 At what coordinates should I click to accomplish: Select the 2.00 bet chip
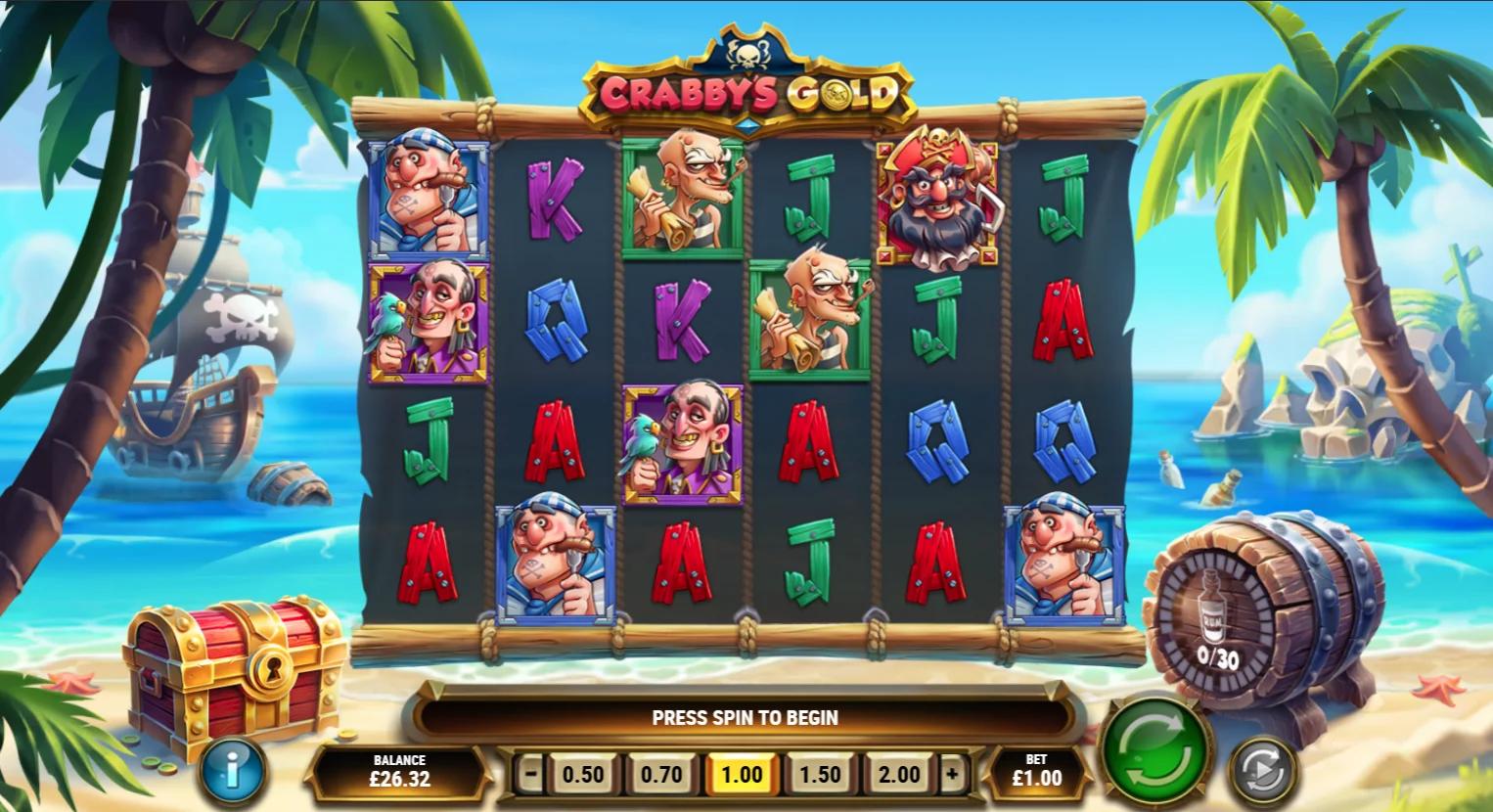pos(901,773)
